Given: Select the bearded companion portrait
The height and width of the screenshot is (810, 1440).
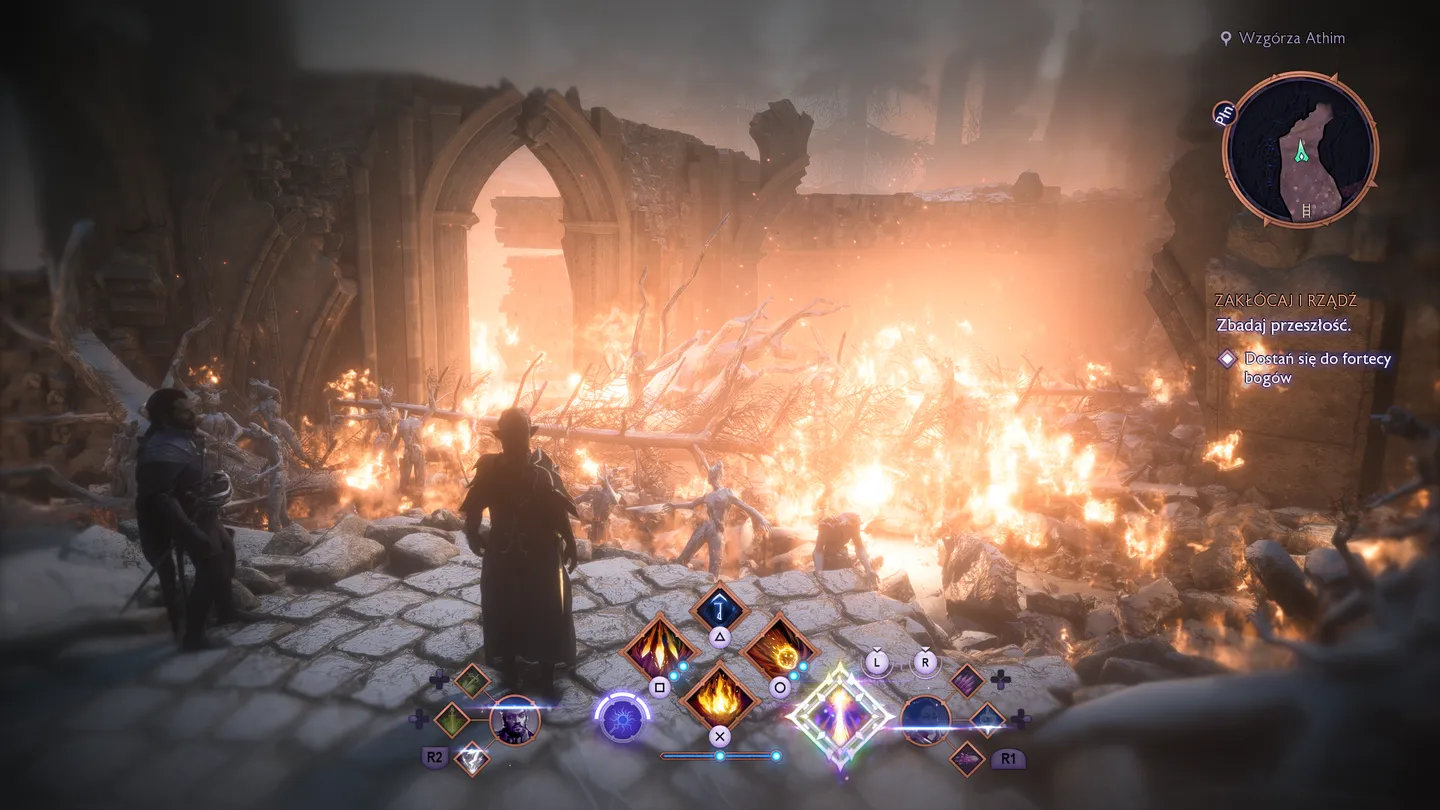Looking at the screenshot, I should (515, 720).
